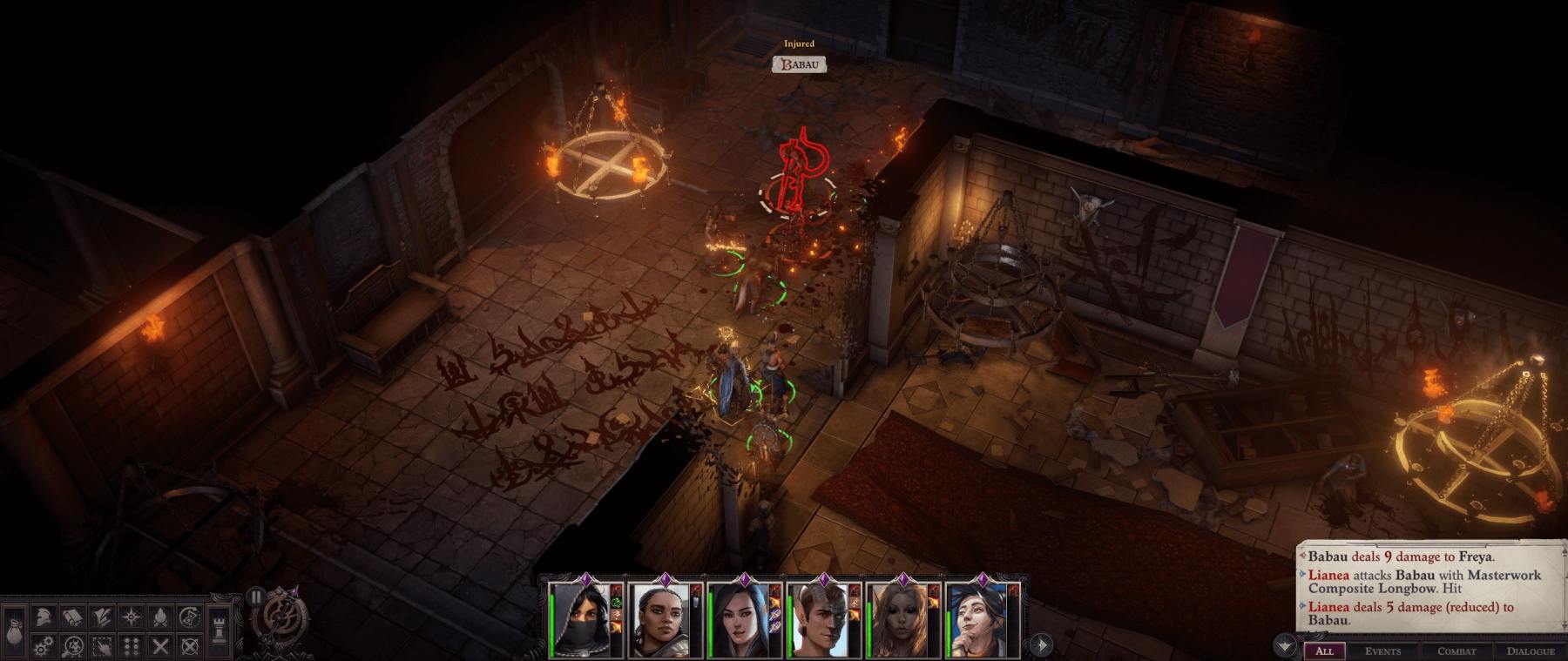Toggle the pause button
Screen dimensions: 1568x661
pyautogui.click(x=255, y=597)
